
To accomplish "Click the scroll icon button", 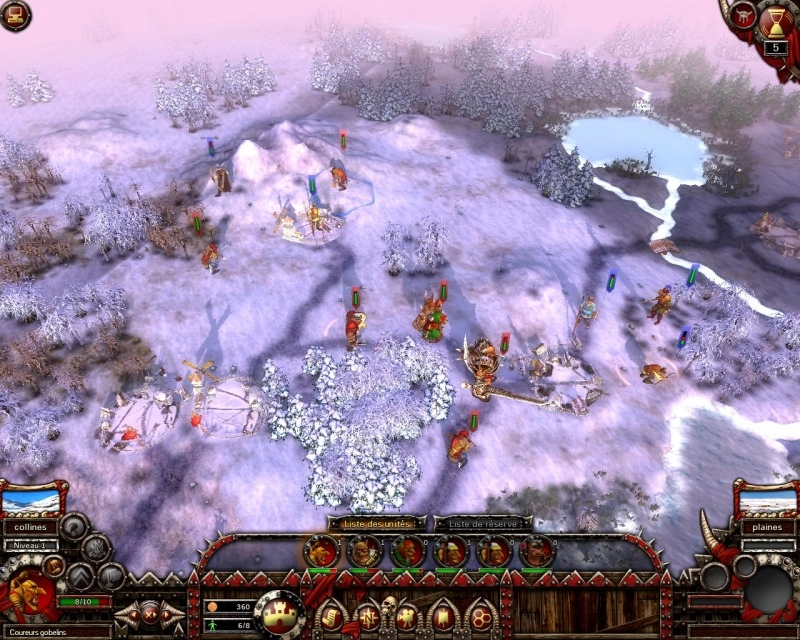I will [x=329, y=615].
